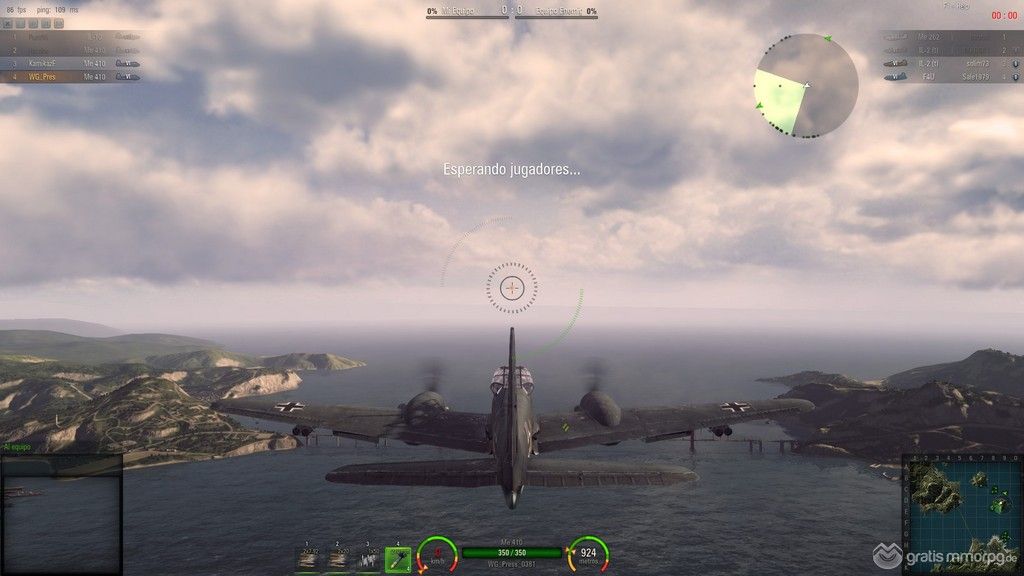Click the last small button above team list
1024x576 pixels.
coord(58,23)
